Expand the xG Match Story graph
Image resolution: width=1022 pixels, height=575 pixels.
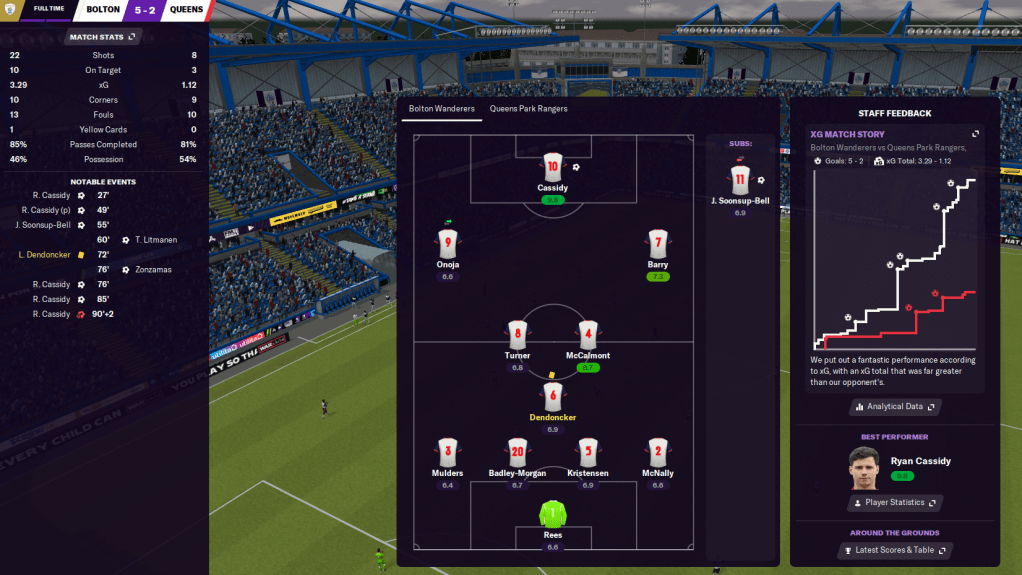pos(976,134)
